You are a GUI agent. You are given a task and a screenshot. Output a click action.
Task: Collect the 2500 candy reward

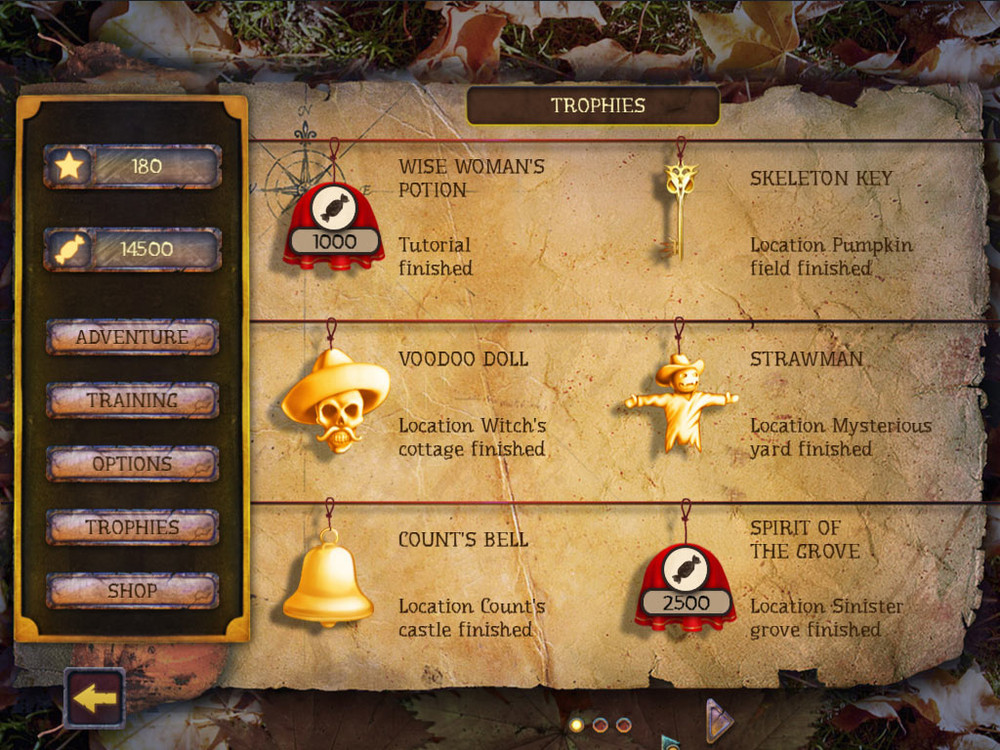click(x=685, y=589)
